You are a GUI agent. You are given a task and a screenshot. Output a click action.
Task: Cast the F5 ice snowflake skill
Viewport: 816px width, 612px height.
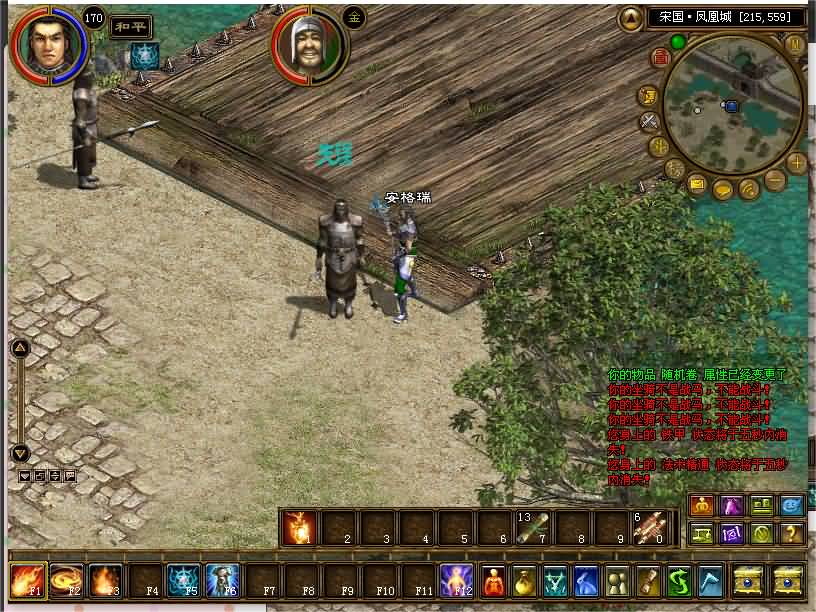pyautogui.click(x=183, y=581)
